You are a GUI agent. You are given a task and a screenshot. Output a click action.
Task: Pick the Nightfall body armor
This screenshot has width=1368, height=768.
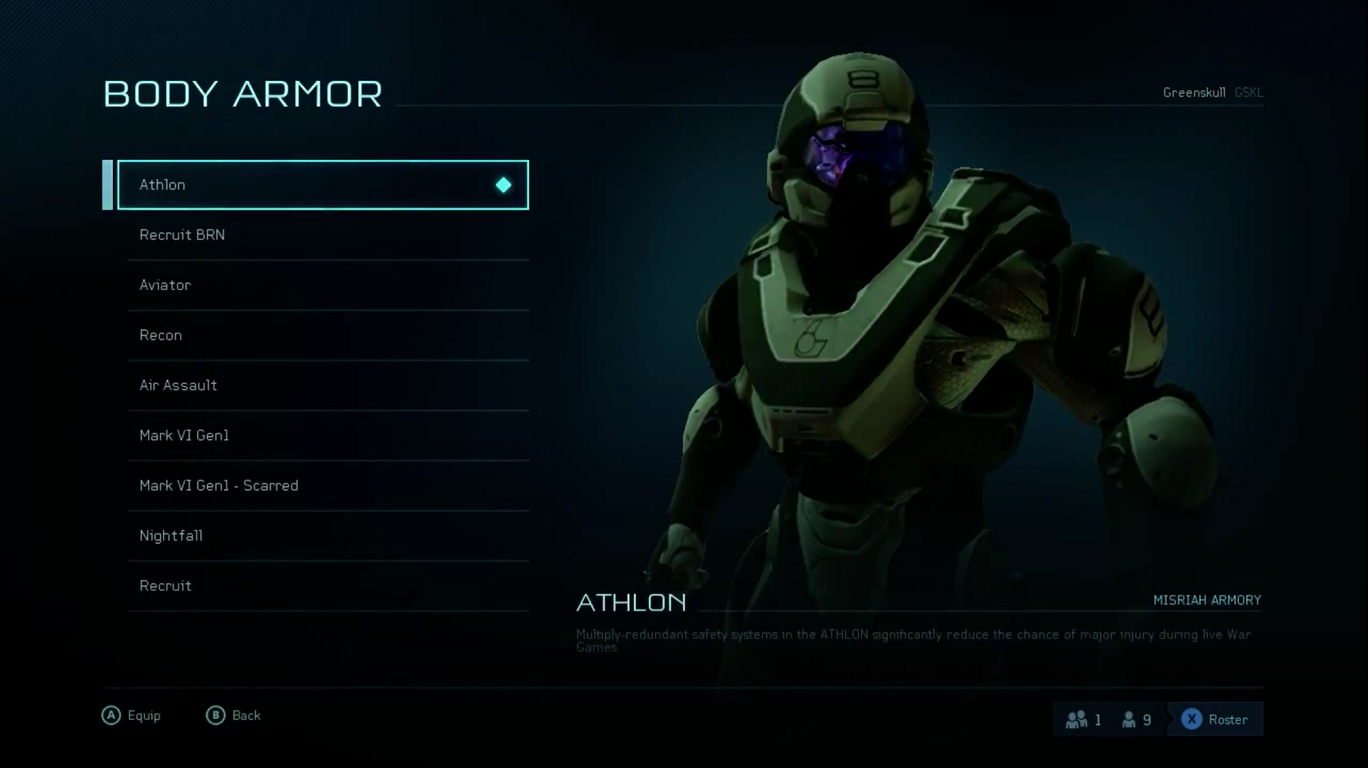pos(328,535)
